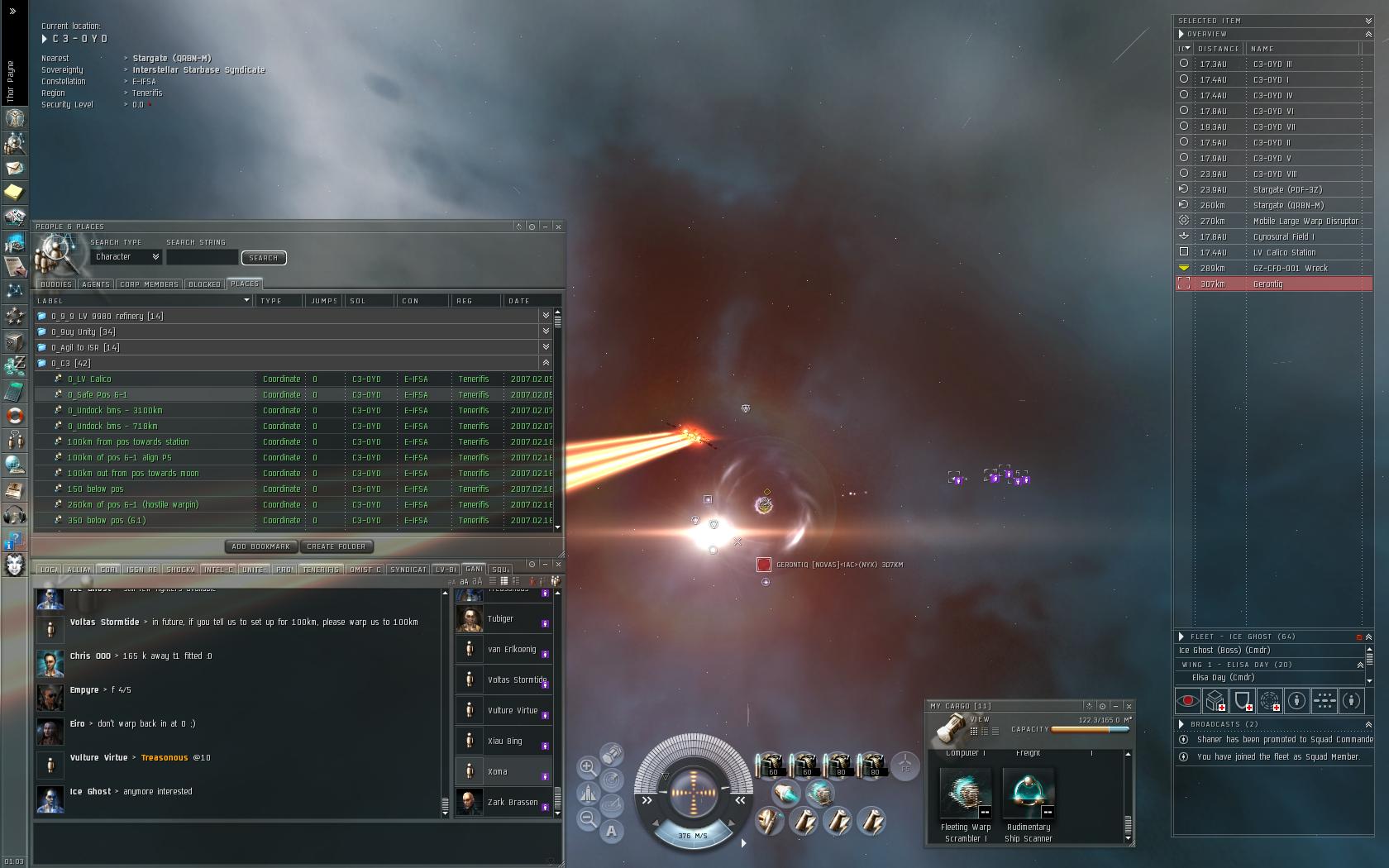Create a new folder with Create Folder
Image resolution: width=1389 pixels, height=868 pixels.
click(x=336, y=546)
